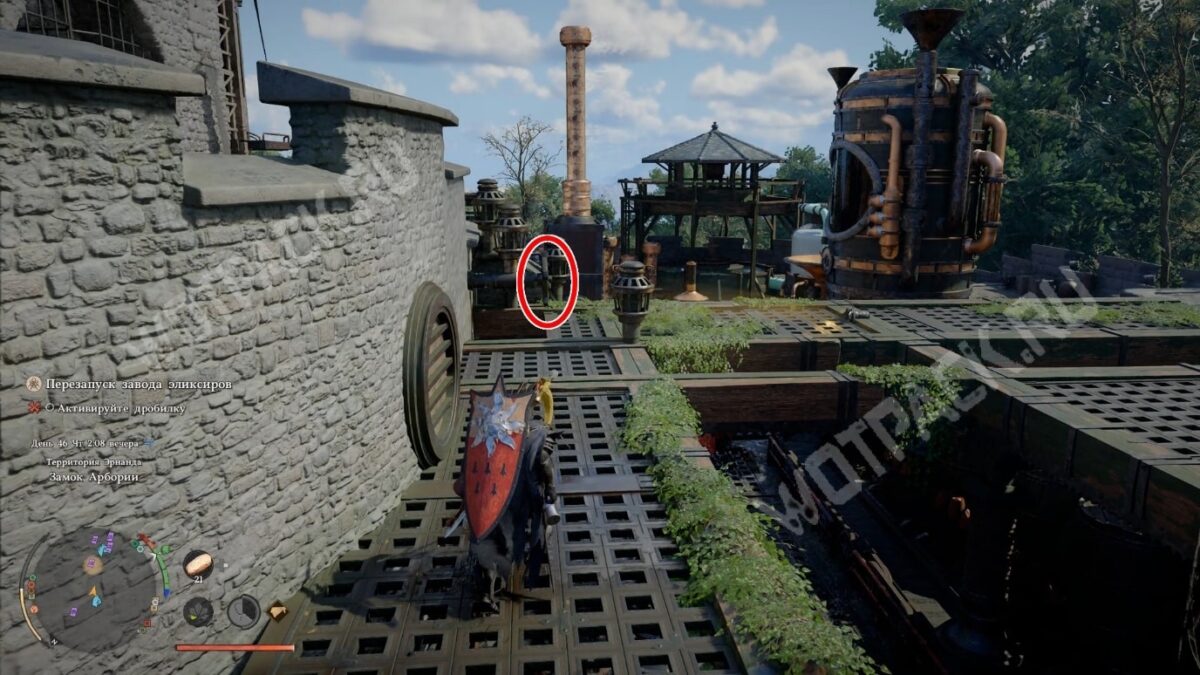Click the quest emblem icon beside the title
Viewport: 1200px width, 675px height.
click(34, 384)
